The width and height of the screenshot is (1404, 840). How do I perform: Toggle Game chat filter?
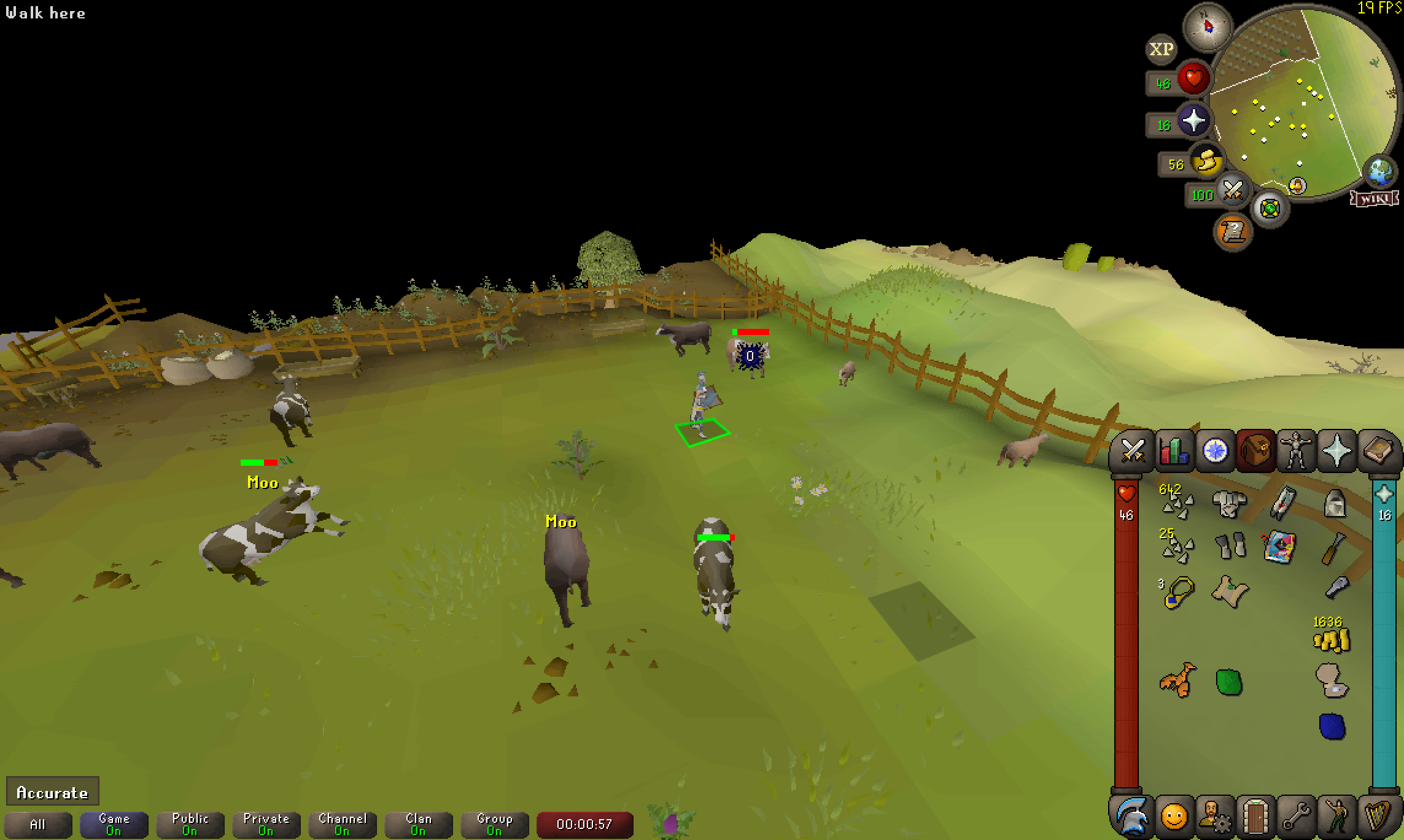pos(114,824)
